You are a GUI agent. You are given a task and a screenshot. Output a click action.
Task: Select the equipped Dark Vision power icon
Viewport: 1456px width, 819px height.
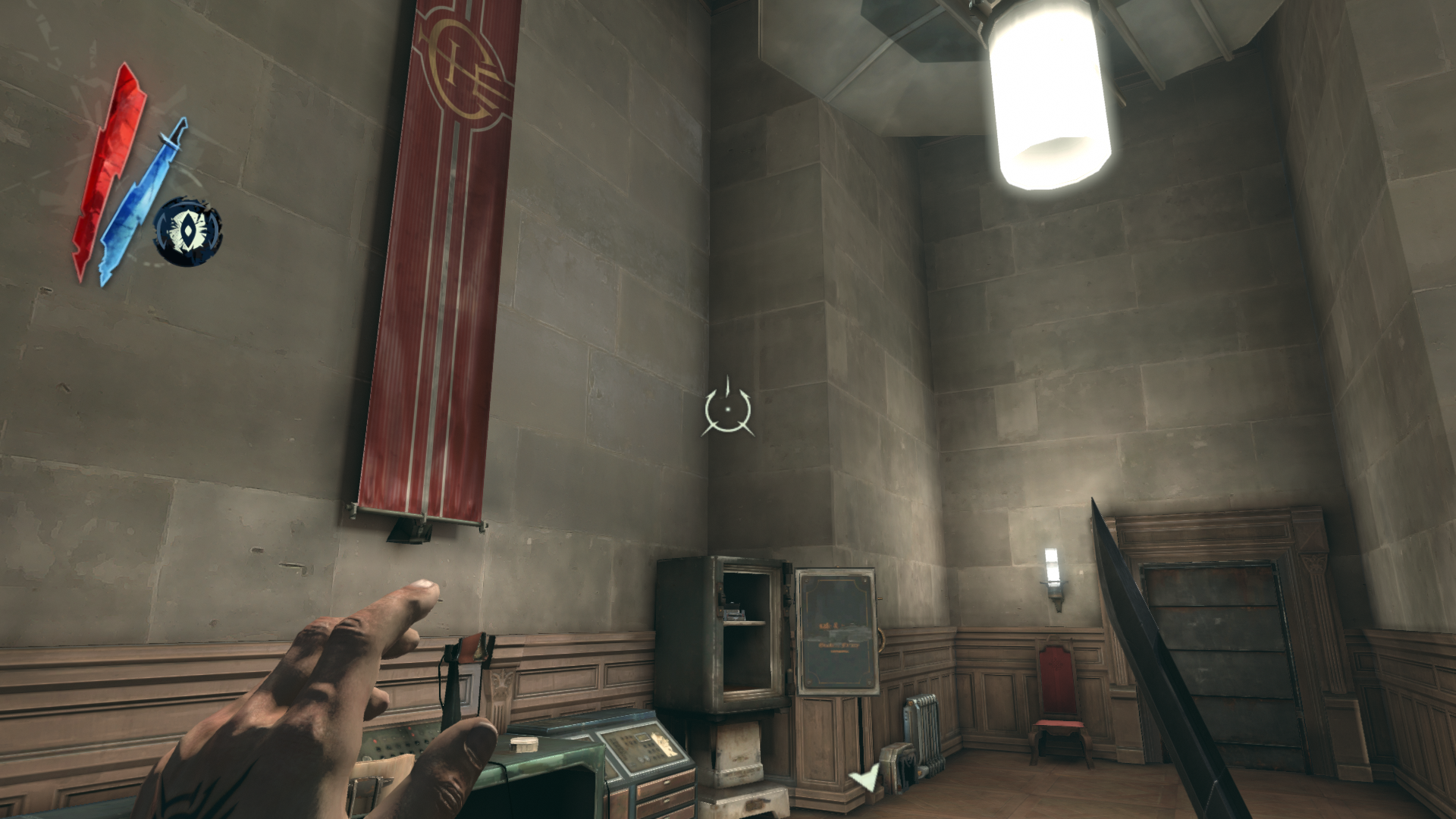coord(187,231)
